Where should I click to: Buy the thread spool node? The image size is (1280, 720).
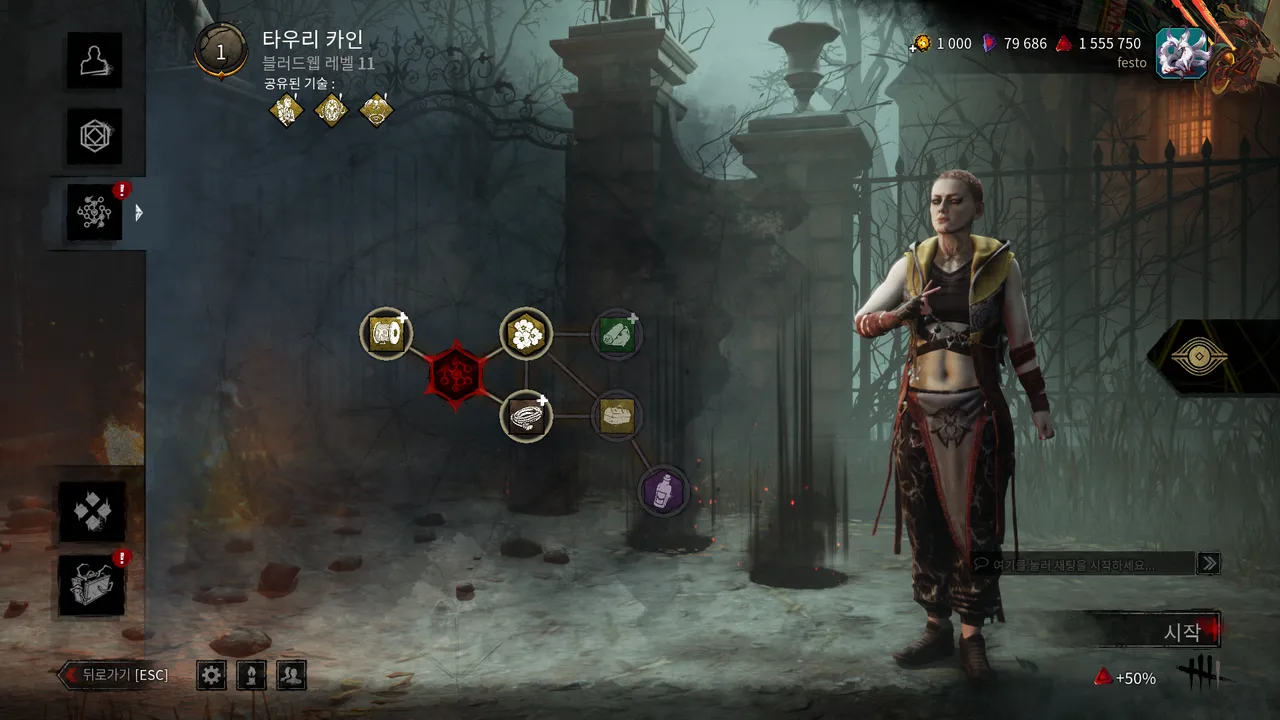(x=386, y=334)
